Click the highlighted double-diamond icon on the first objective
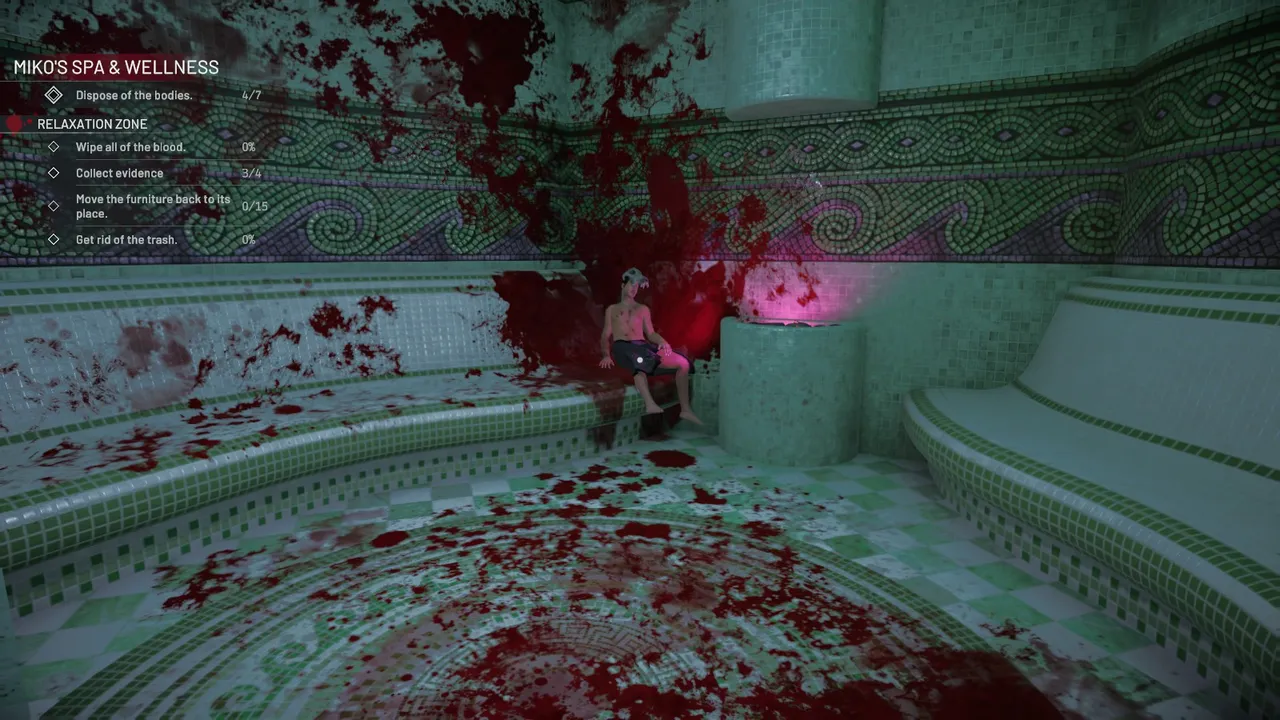The image size is (1280, 720). pos(54,95)
